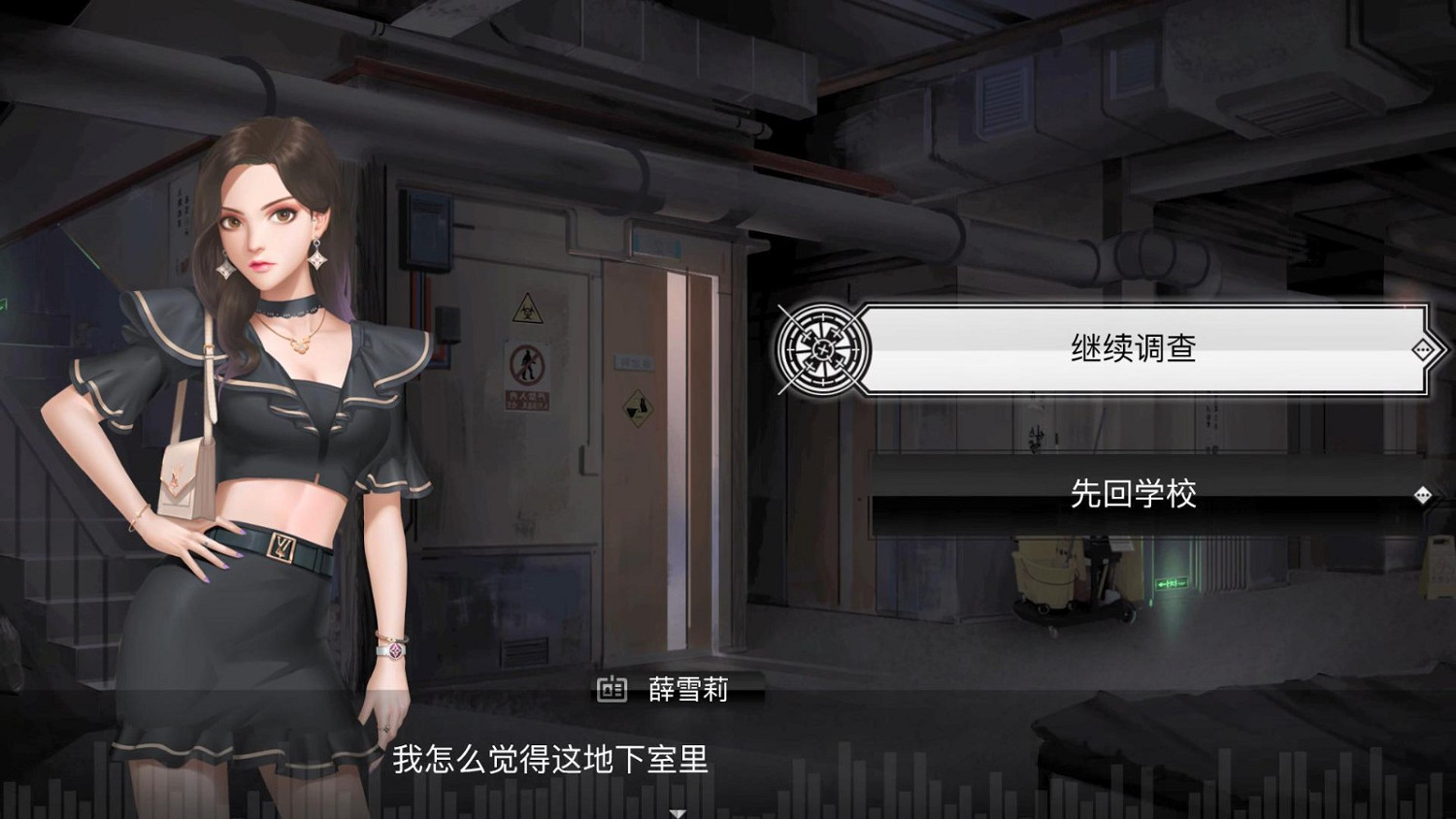This screenshot has width=1456, height=819.
Task: Click the crosshair center of the compass emblem
Action: 823,348
